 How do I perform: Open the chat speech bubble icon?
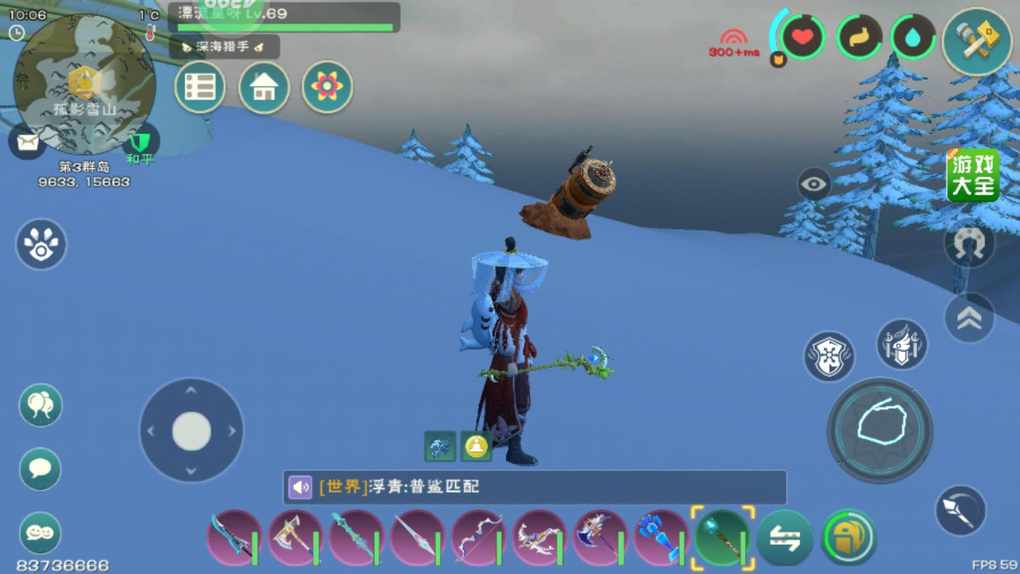point(40,469)
